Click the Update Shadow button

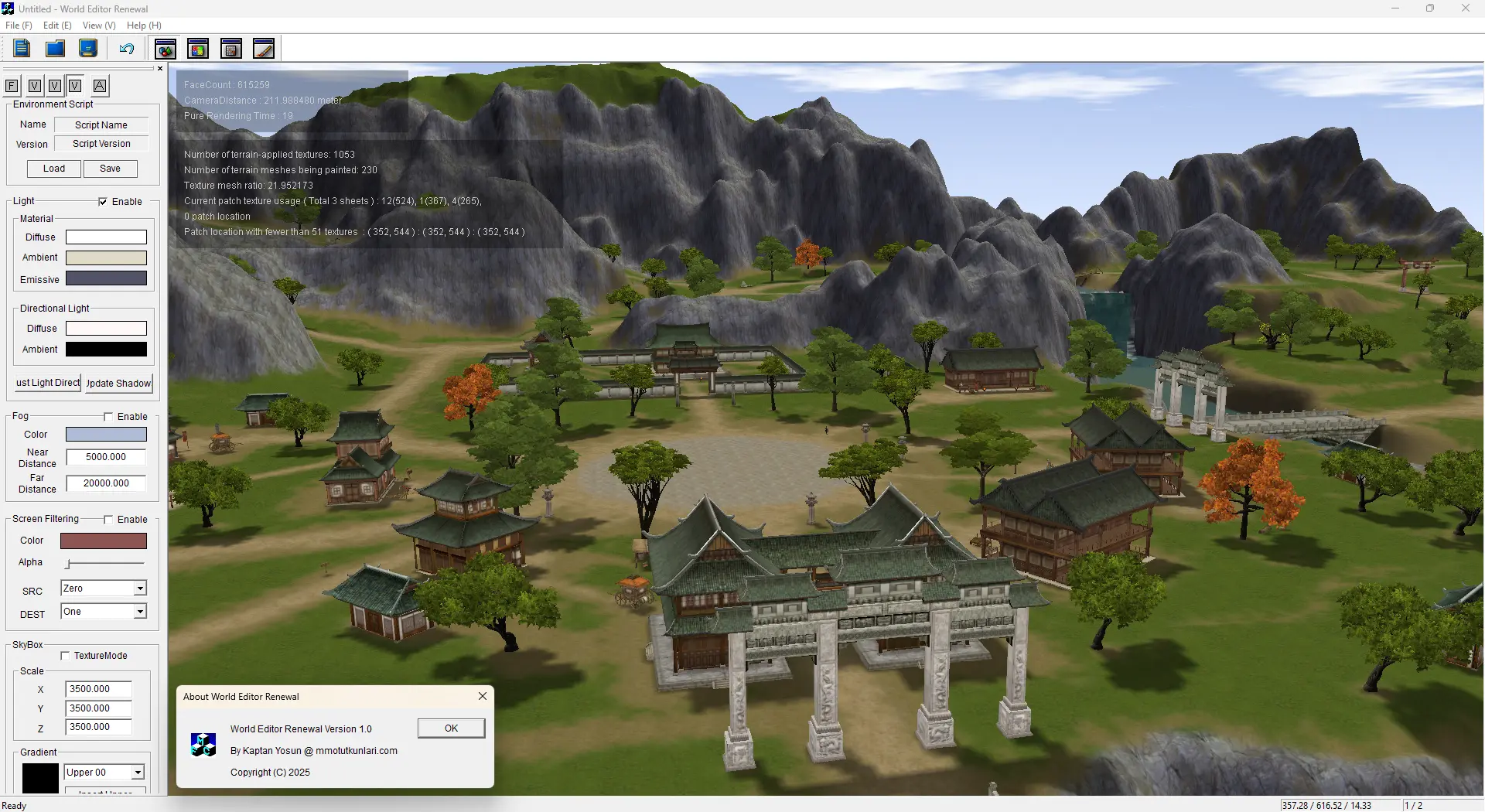(x=118, y=383)
